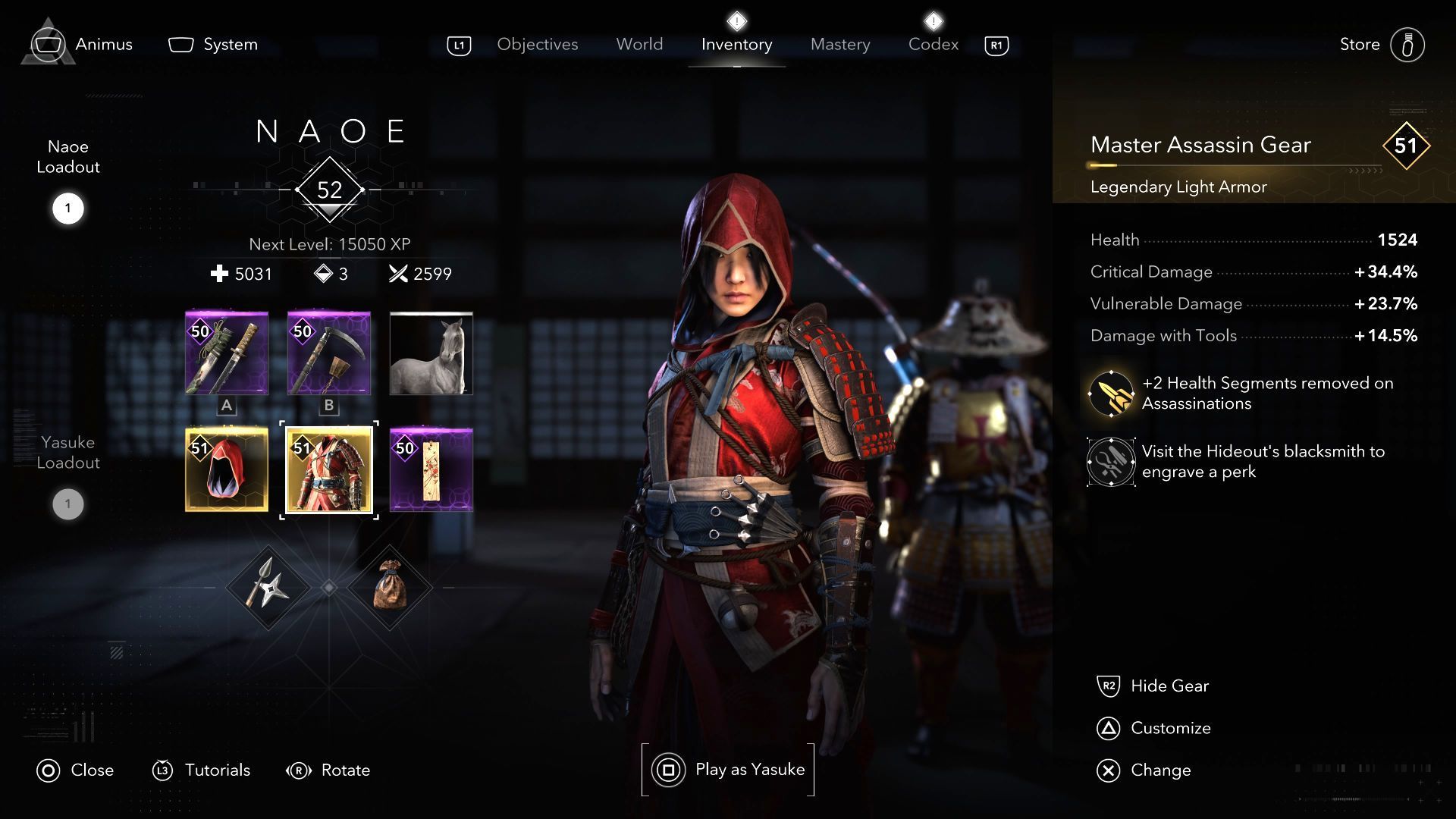Viewport: 1456px width, 819px height.
Task: Select the kusarigama weapon slot B
Action: pyautogui.click(x=329, y=353)
